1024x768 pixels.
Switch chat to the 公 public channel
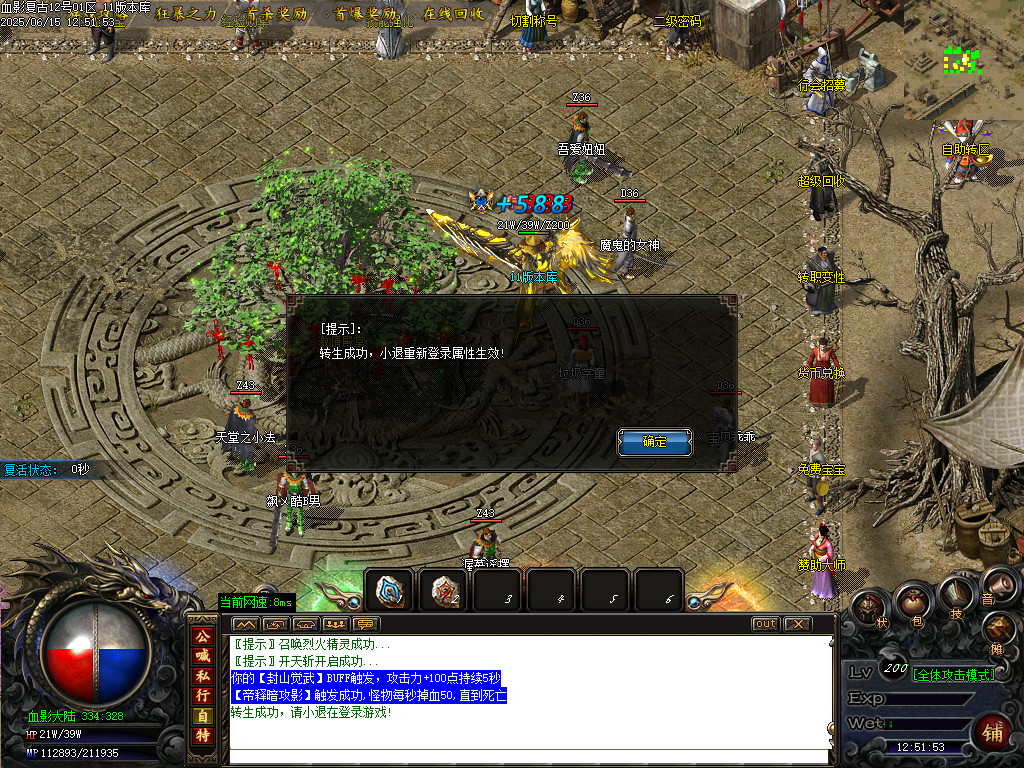click(203, 636)
